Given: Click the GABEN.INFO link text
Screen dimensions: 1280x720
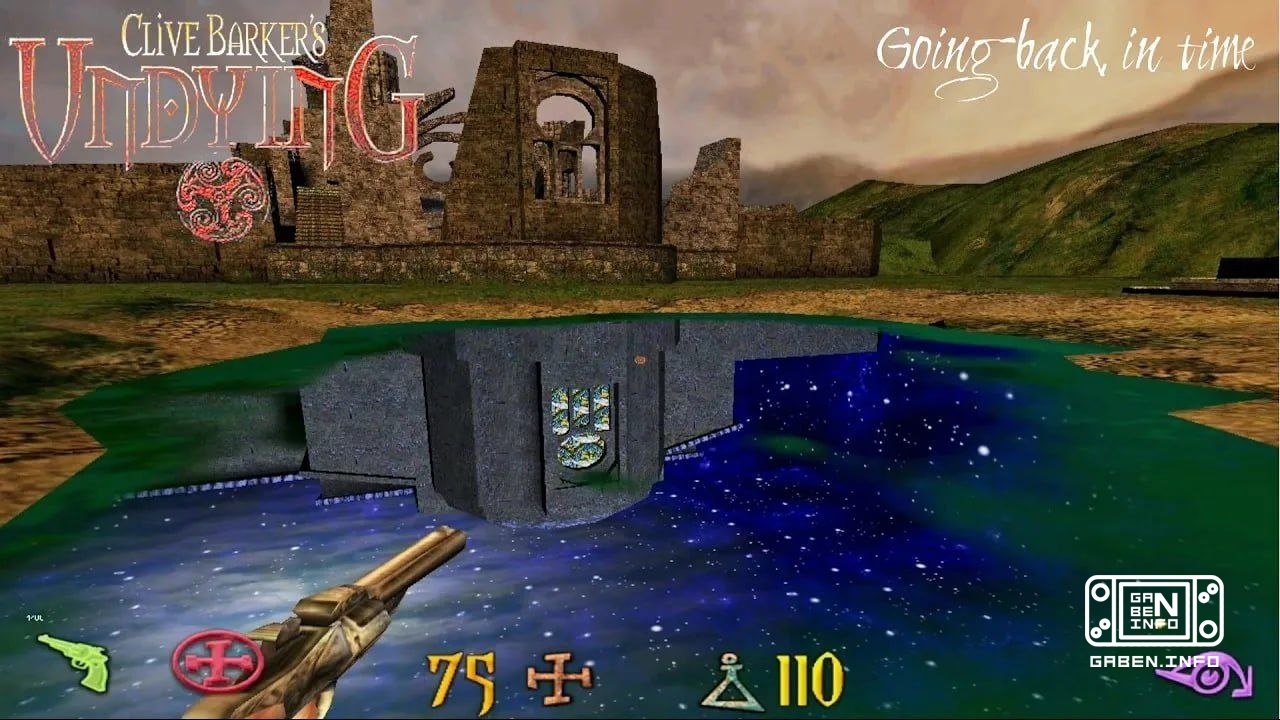Looking at the screenshot, I should 1155,661.
